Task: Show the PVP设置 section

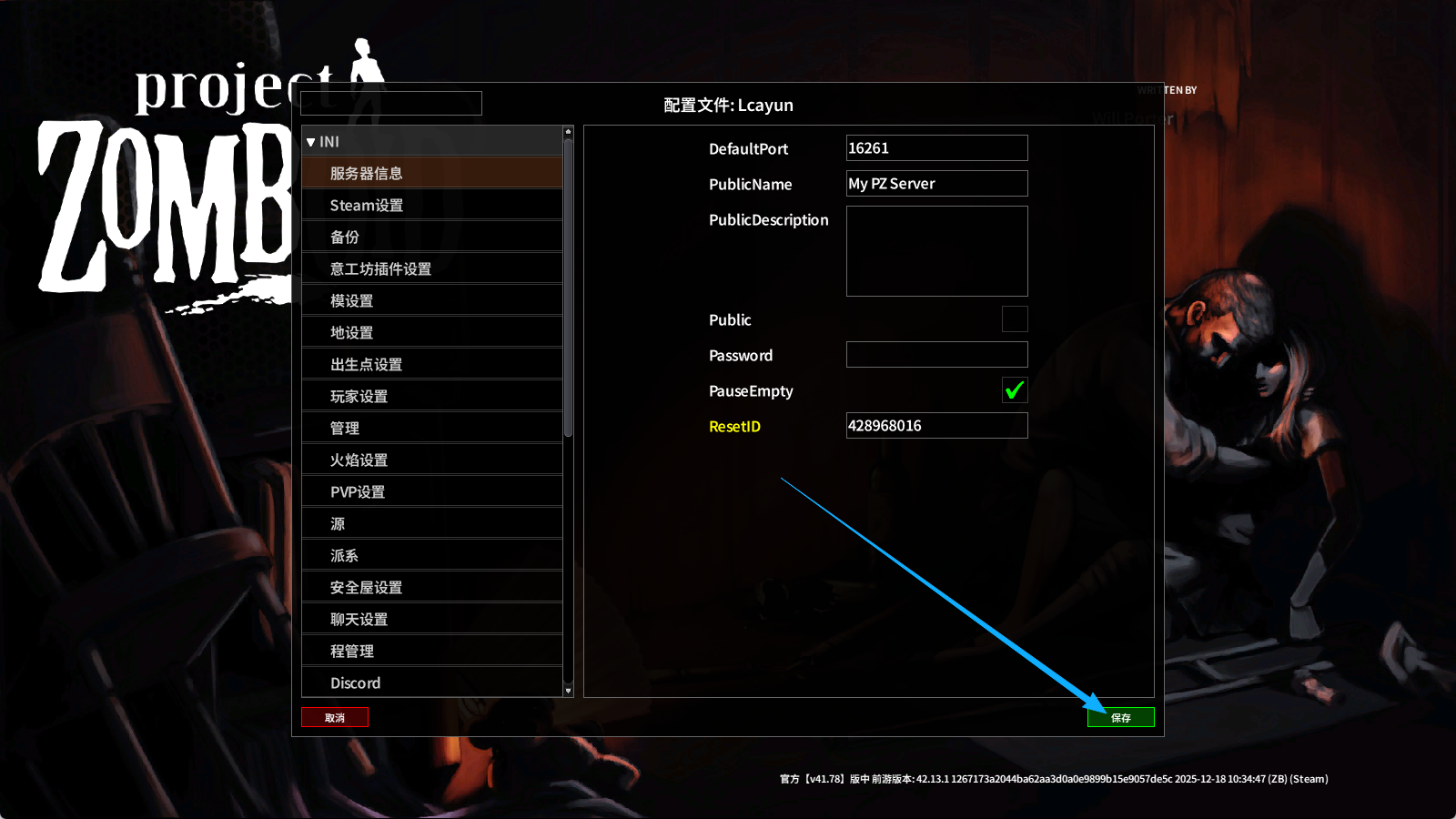Action: pyautogui.click(x=432, y=491)
